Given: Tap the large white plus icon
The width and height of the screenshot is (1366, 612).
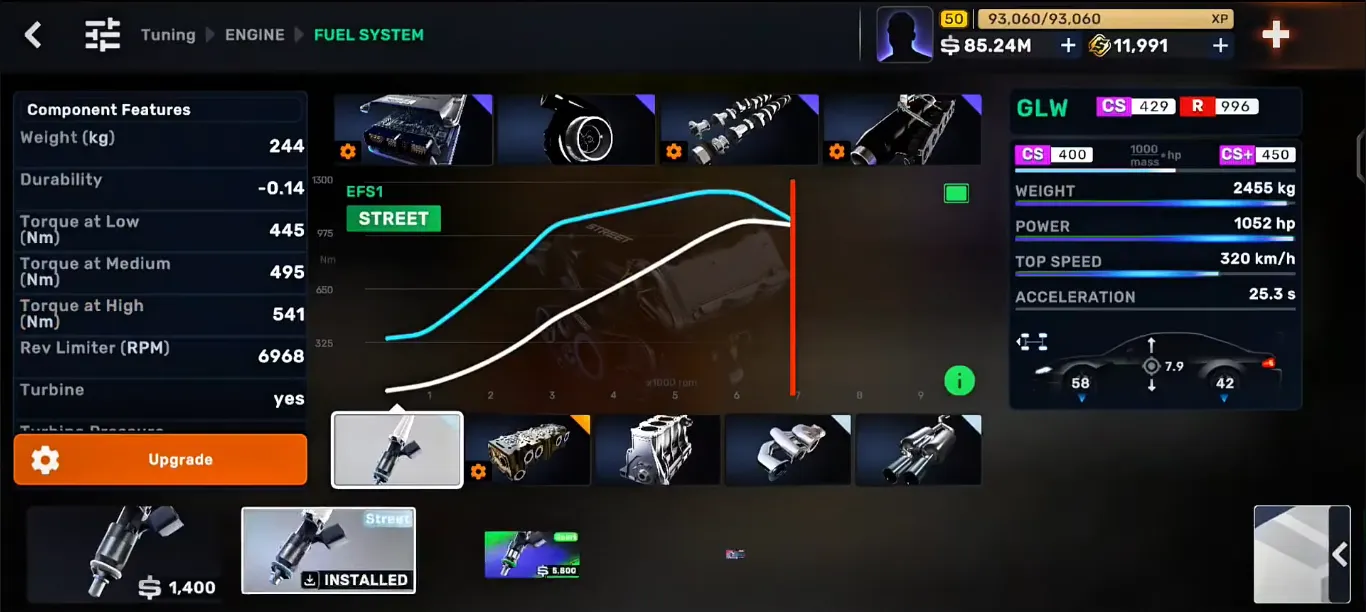Looking at the screenshot, I should (x=1275, y=35).
